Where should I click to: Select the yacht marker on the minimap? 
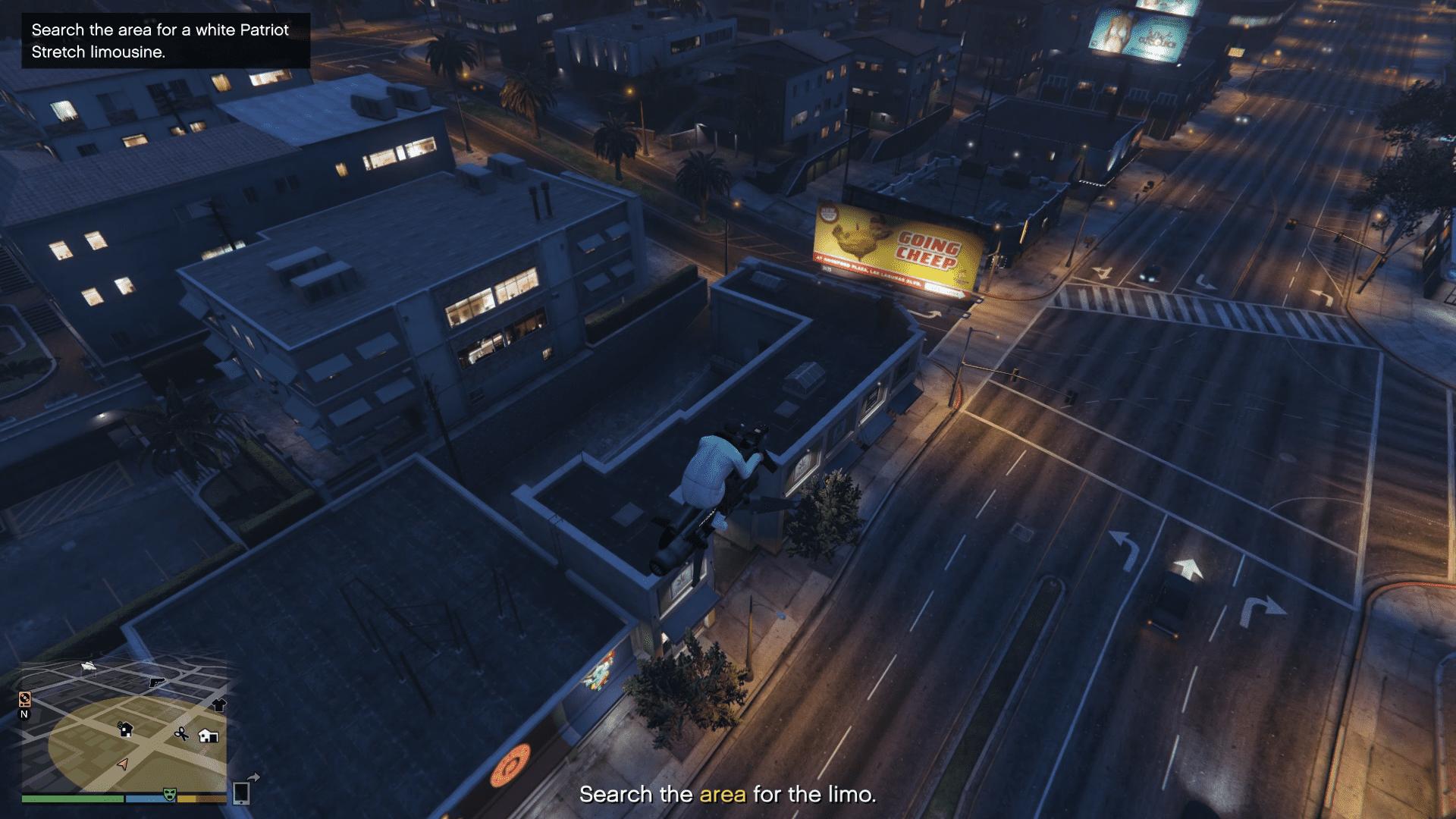click(89, 666)
